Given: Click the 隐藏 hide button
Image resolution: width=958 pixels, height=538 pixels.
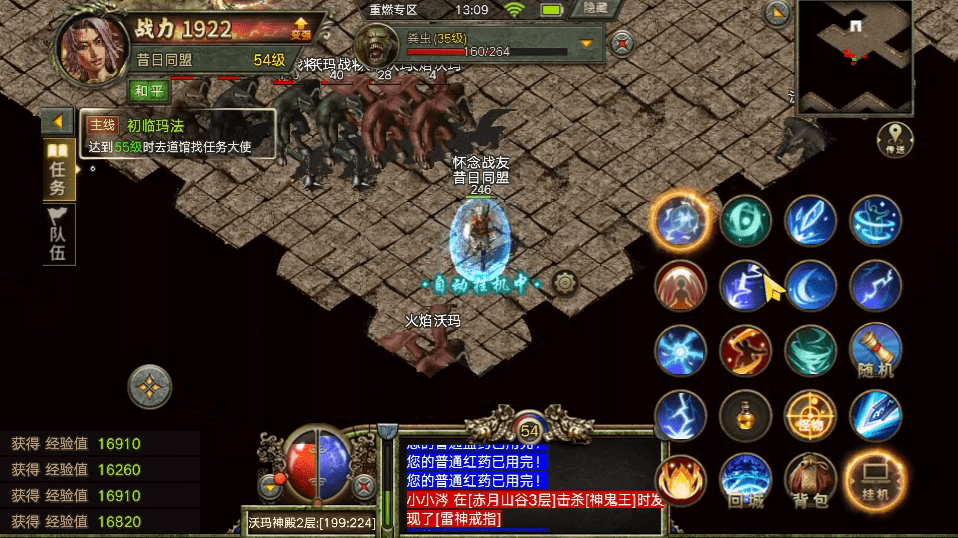Looking at the screenshot, I should [596, 9].
